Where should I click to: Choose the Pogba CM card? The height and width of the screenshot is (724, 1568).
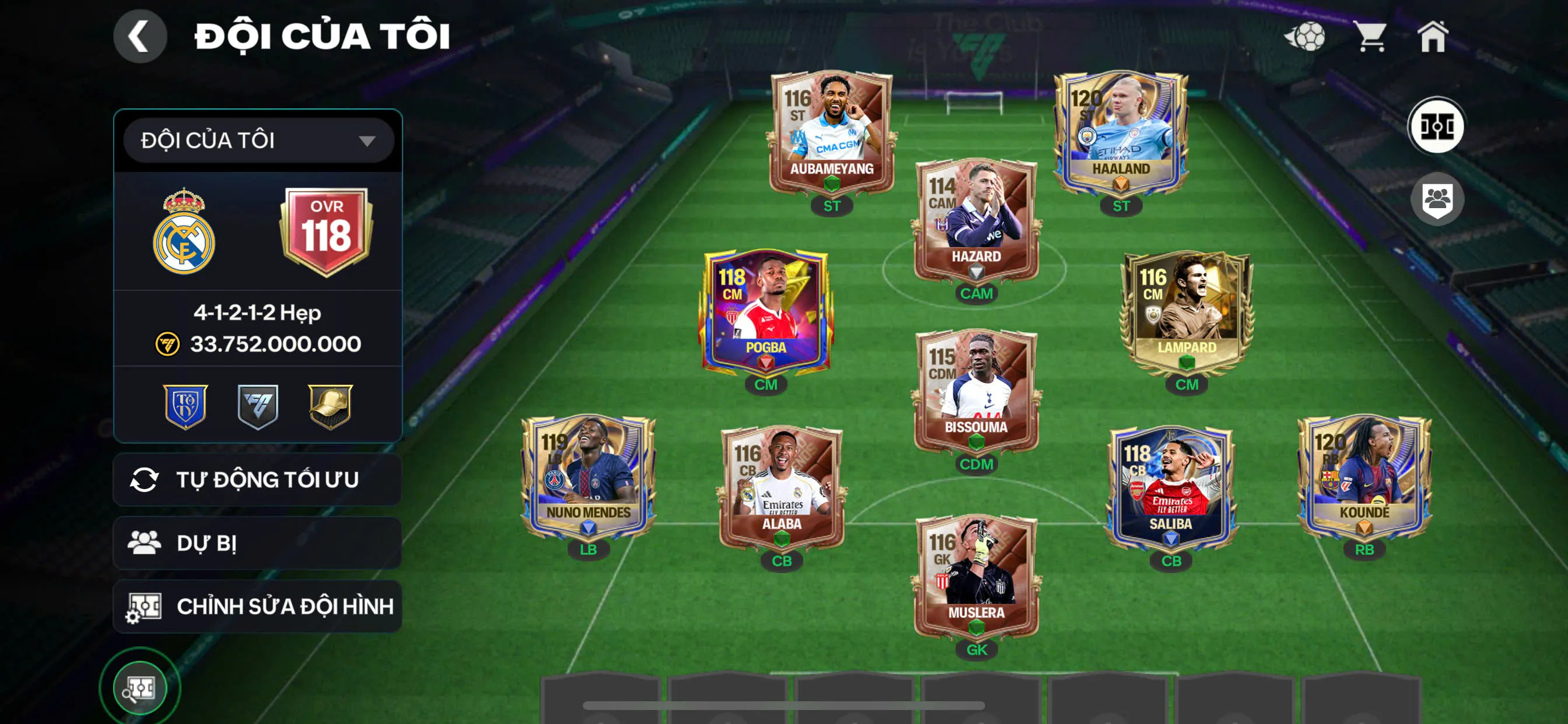pos(766,311)
